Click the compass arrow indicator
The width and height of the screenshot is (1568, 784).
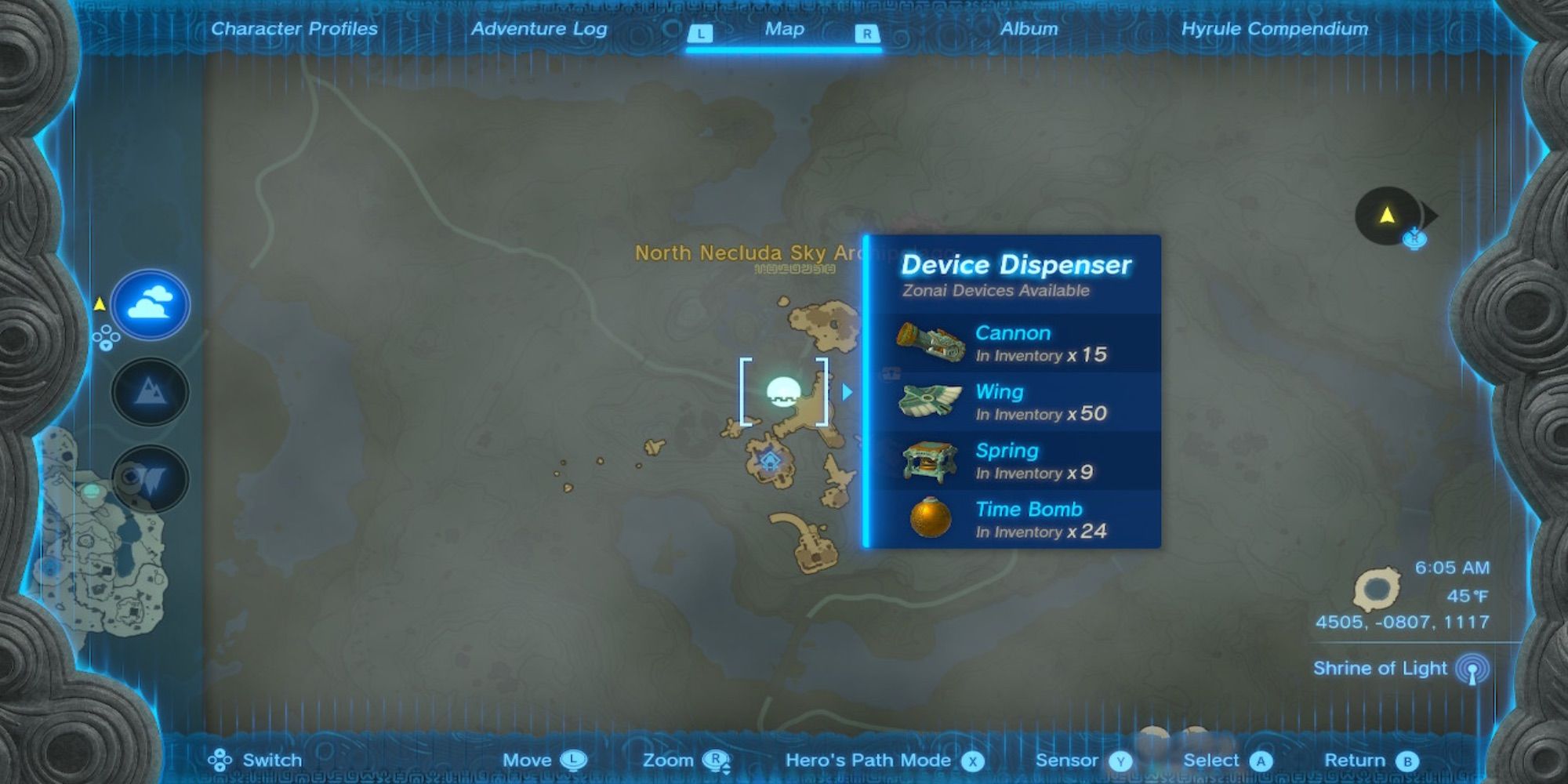pos(1388,216)
